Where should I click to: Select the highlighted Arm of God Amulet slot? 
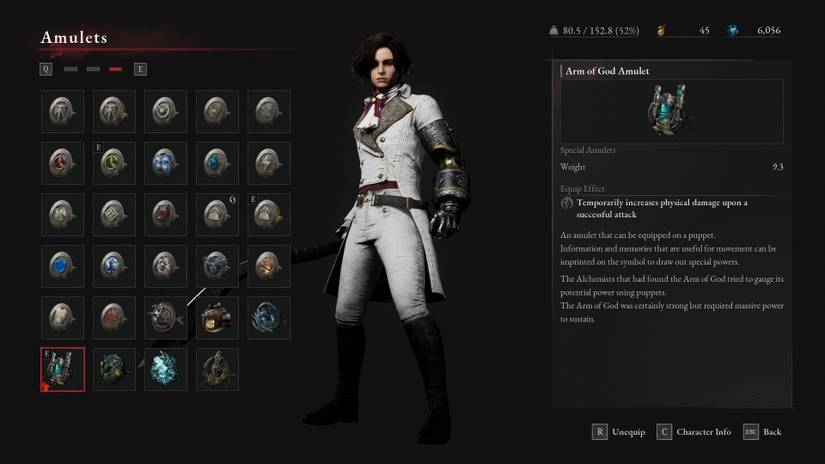click(63, 369)
